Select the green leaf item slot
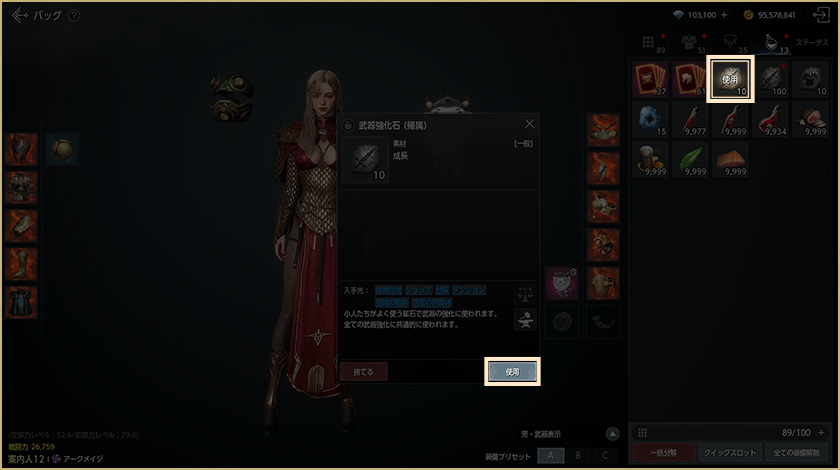 point(690,158)
